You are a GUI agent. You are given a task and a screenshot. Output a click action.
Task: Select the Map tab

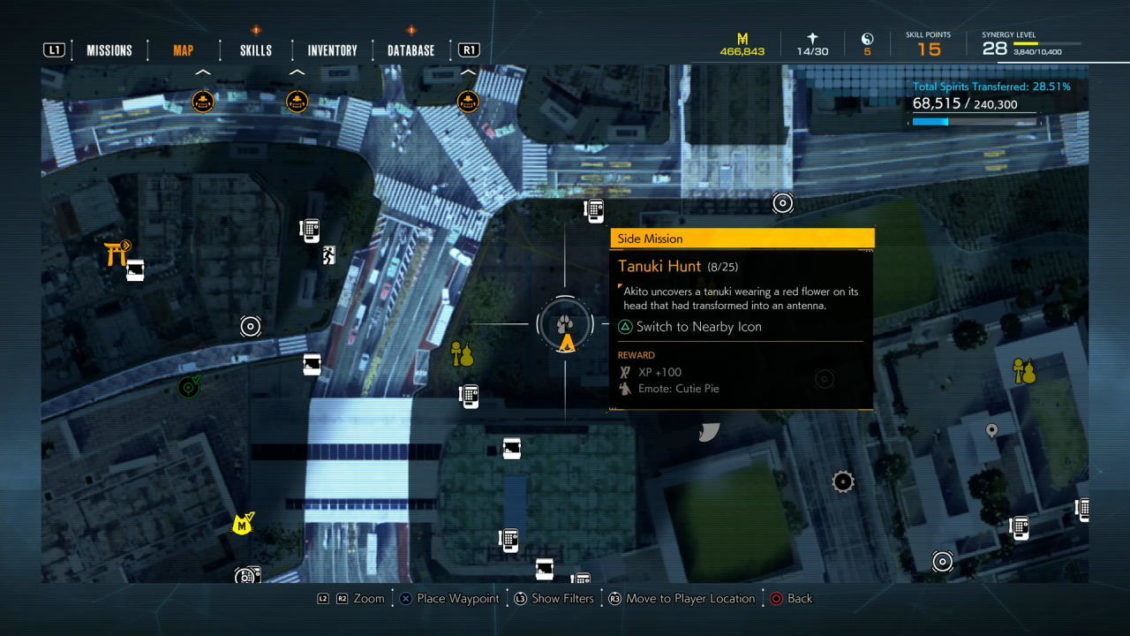(183, 50)
